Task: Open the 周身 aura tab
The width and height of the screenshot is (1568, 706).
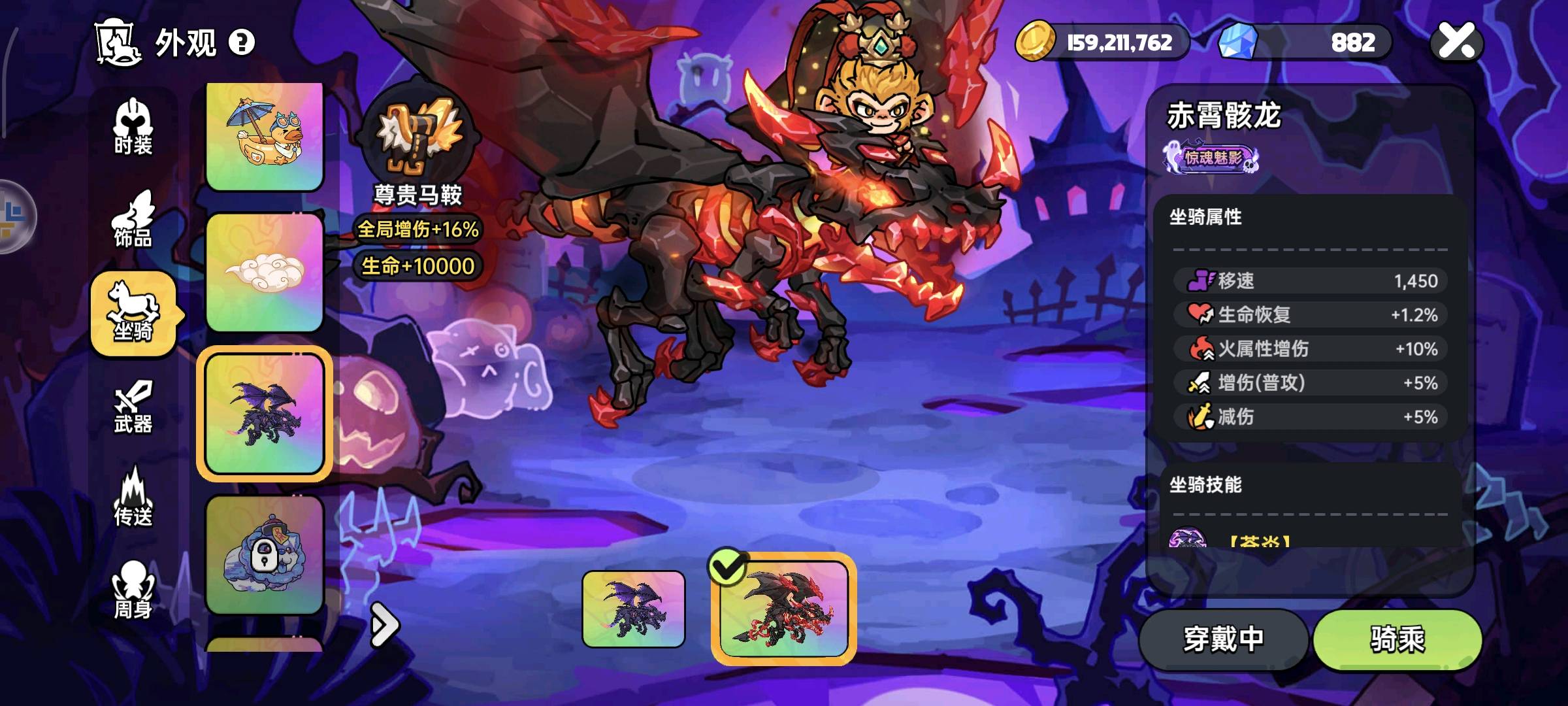Action: pyautogui.click(x=133, y=590)
